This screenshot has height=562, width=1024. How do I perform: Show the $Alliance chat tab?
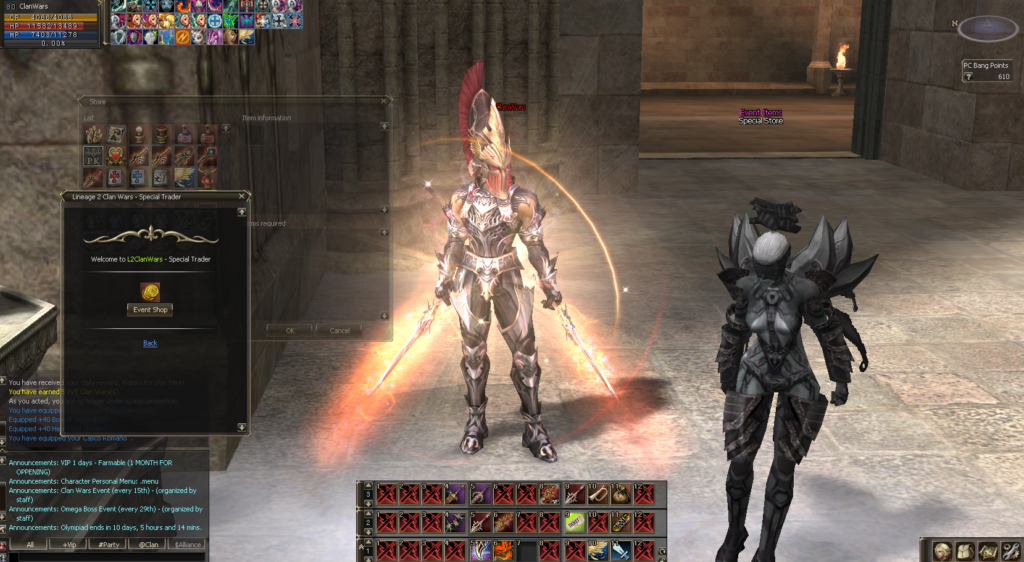tap(187, 544)
